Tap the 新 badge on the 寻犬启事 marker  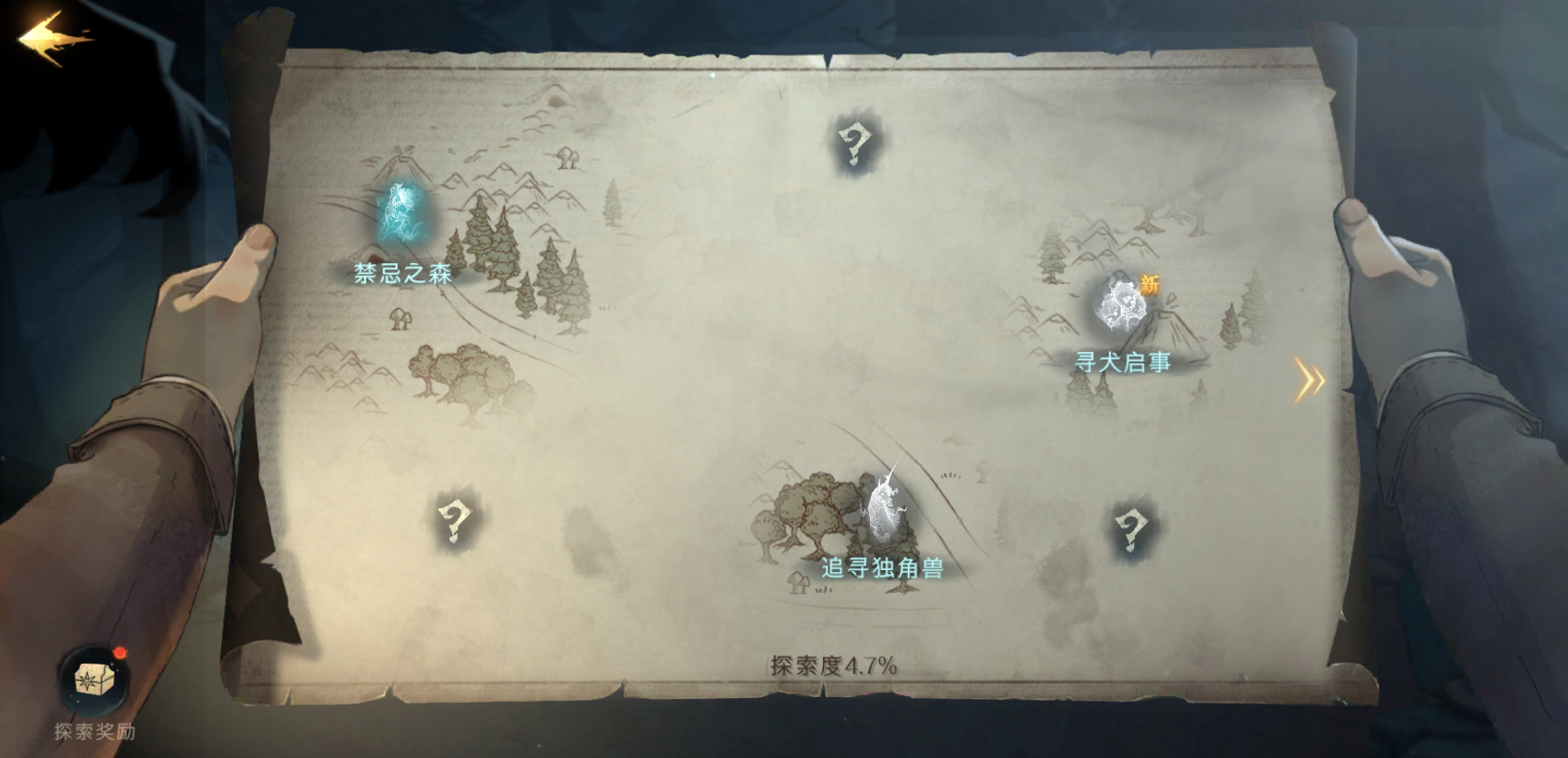pyautogui.click(x=1149, y=283)
